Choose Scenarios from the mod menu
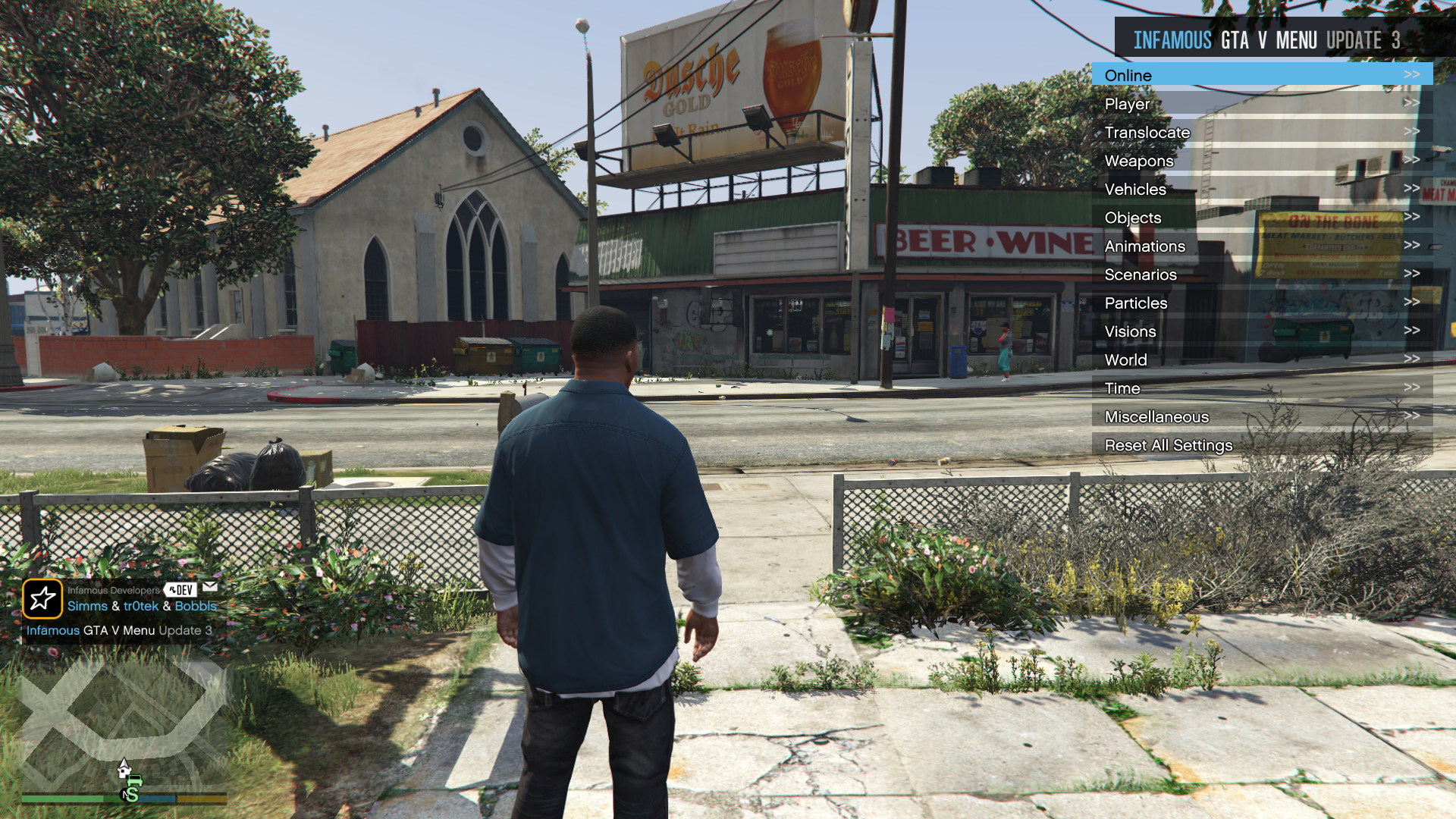The height and width of the screenshot is (819, 1456). (1261, 275)
